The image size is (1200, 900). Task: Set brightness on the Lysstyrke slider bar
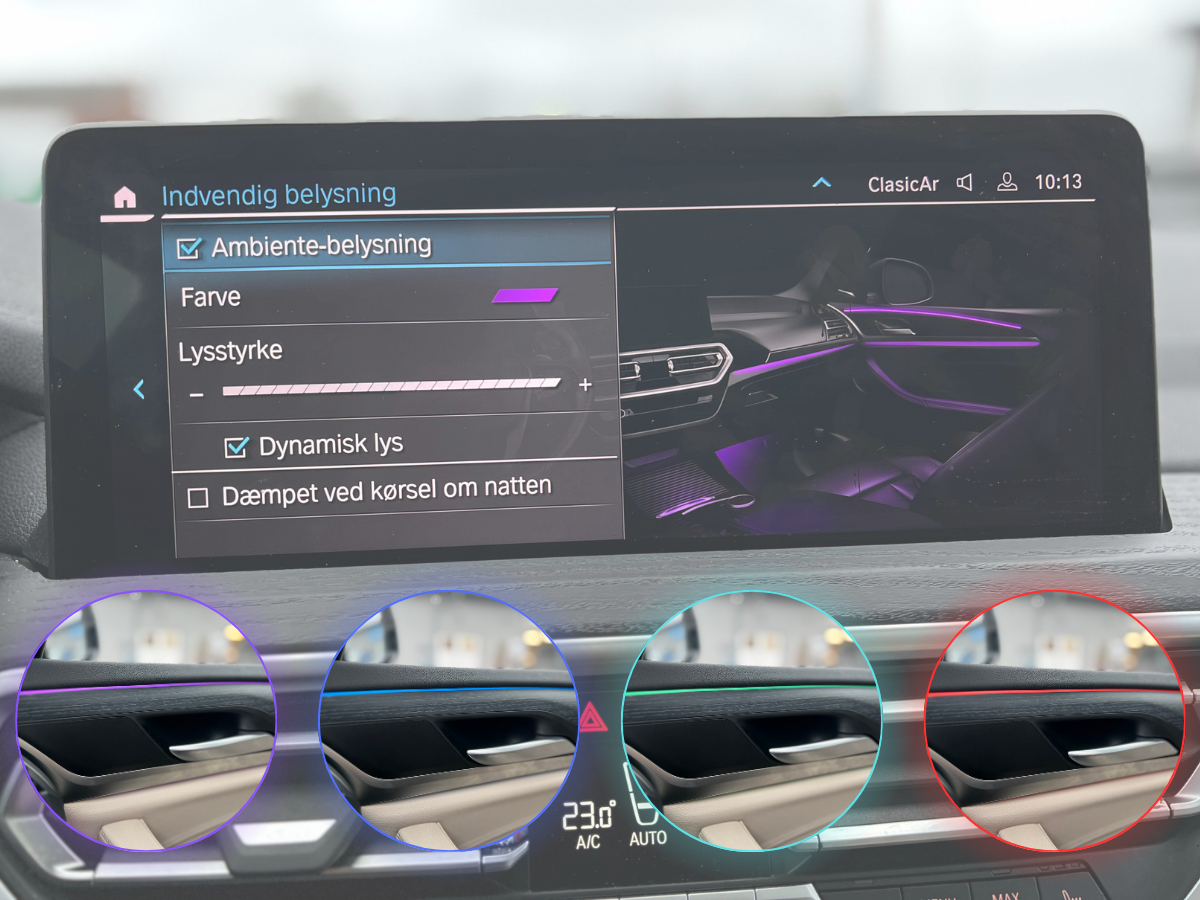[x=391, y=387]
